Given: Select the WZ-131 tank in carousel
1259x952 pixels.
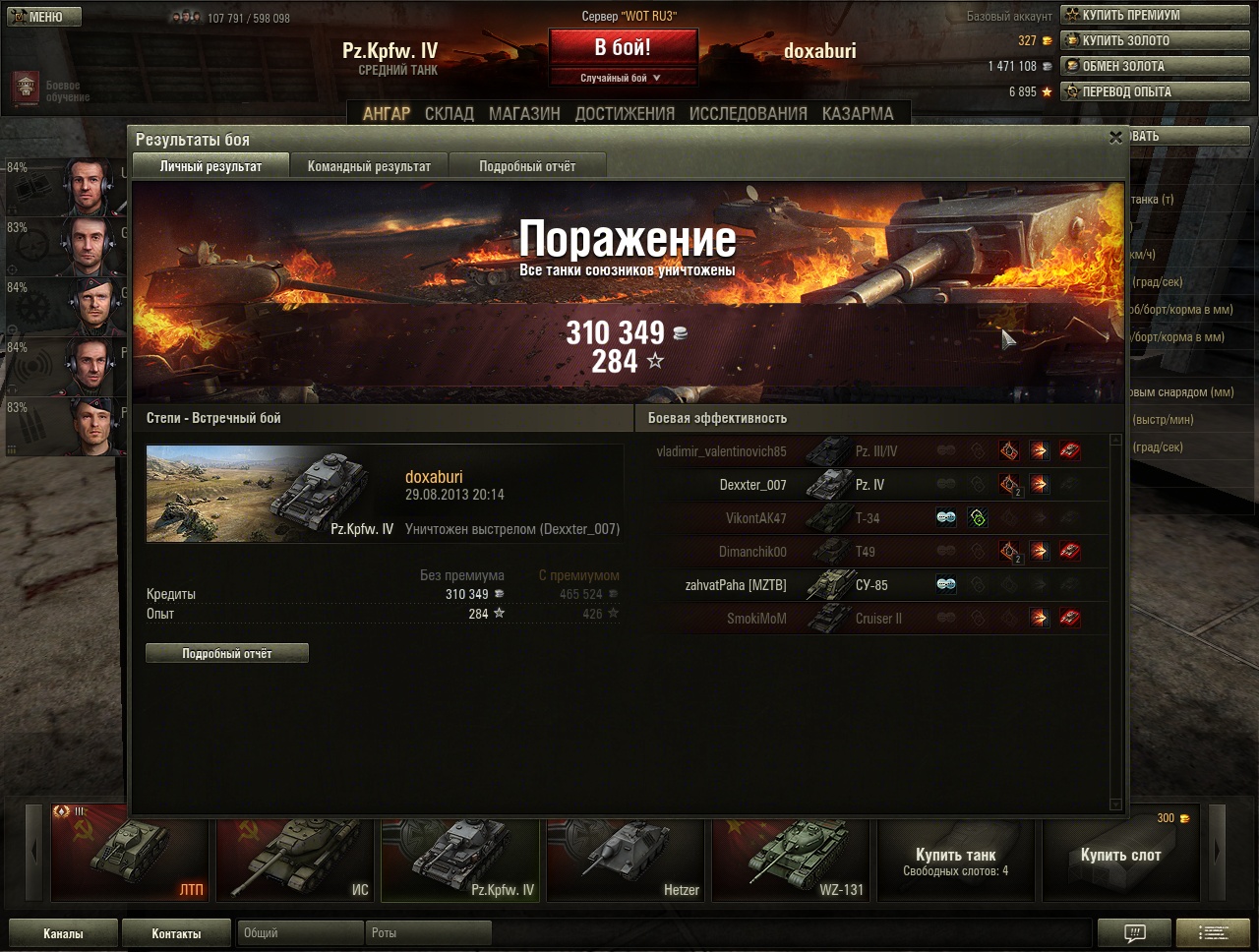Looking at the screenshot, I should pyautogui.click(x=790, y=859).
